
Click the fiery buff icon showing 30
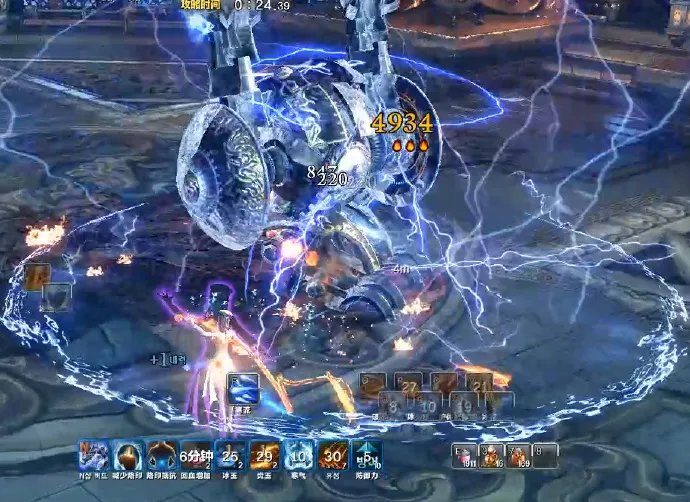tap(332, 456)
